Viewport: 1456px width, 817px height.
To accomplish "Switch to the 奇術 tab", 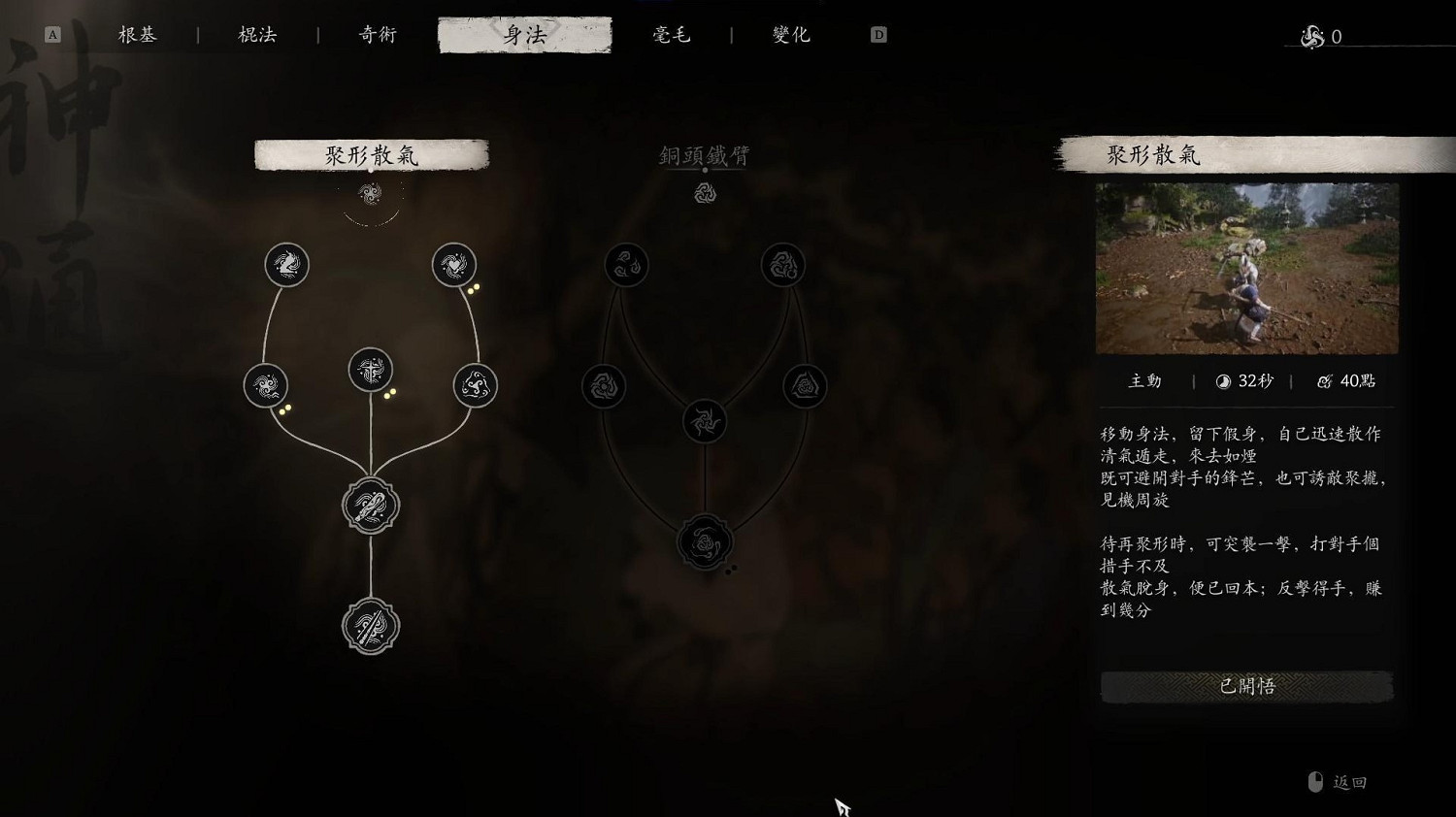I will pyautogui.click(x=376, y=34).
